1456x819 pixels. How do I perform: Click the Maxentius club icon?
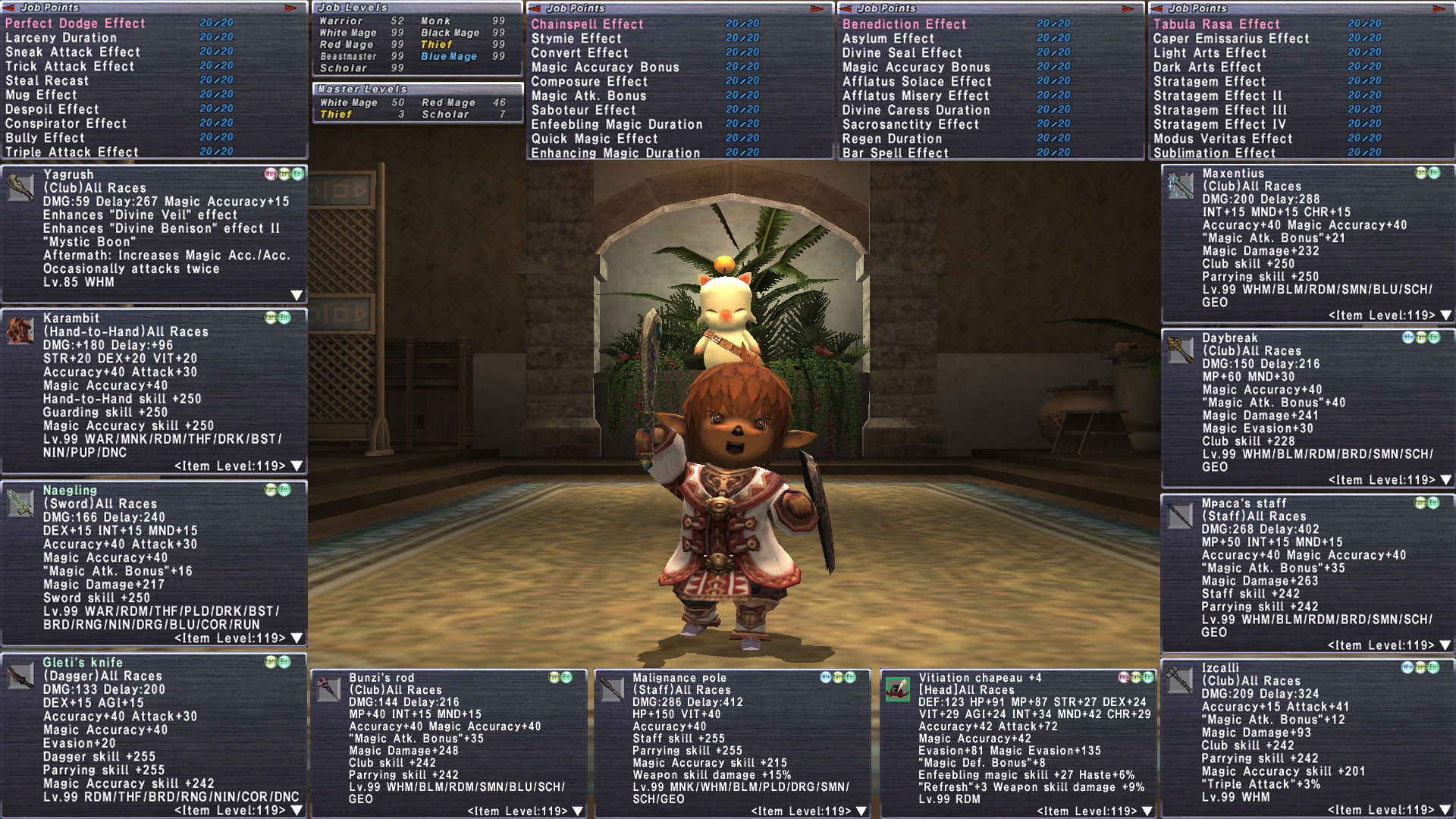(1180, 186)
